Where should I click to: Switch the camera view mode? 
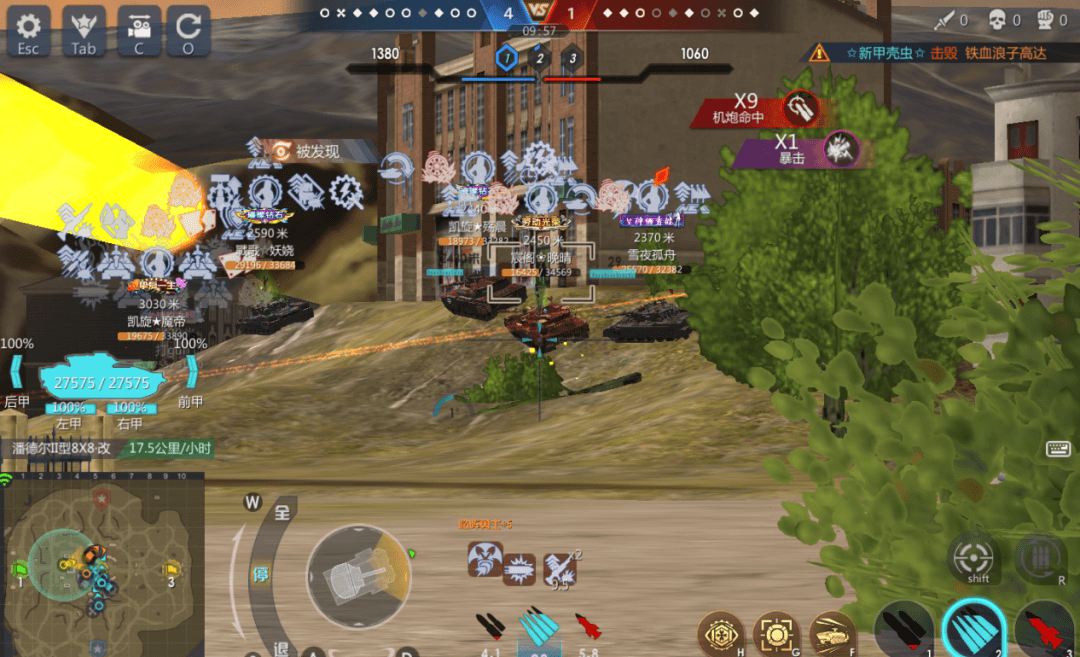tap(139, 30)
